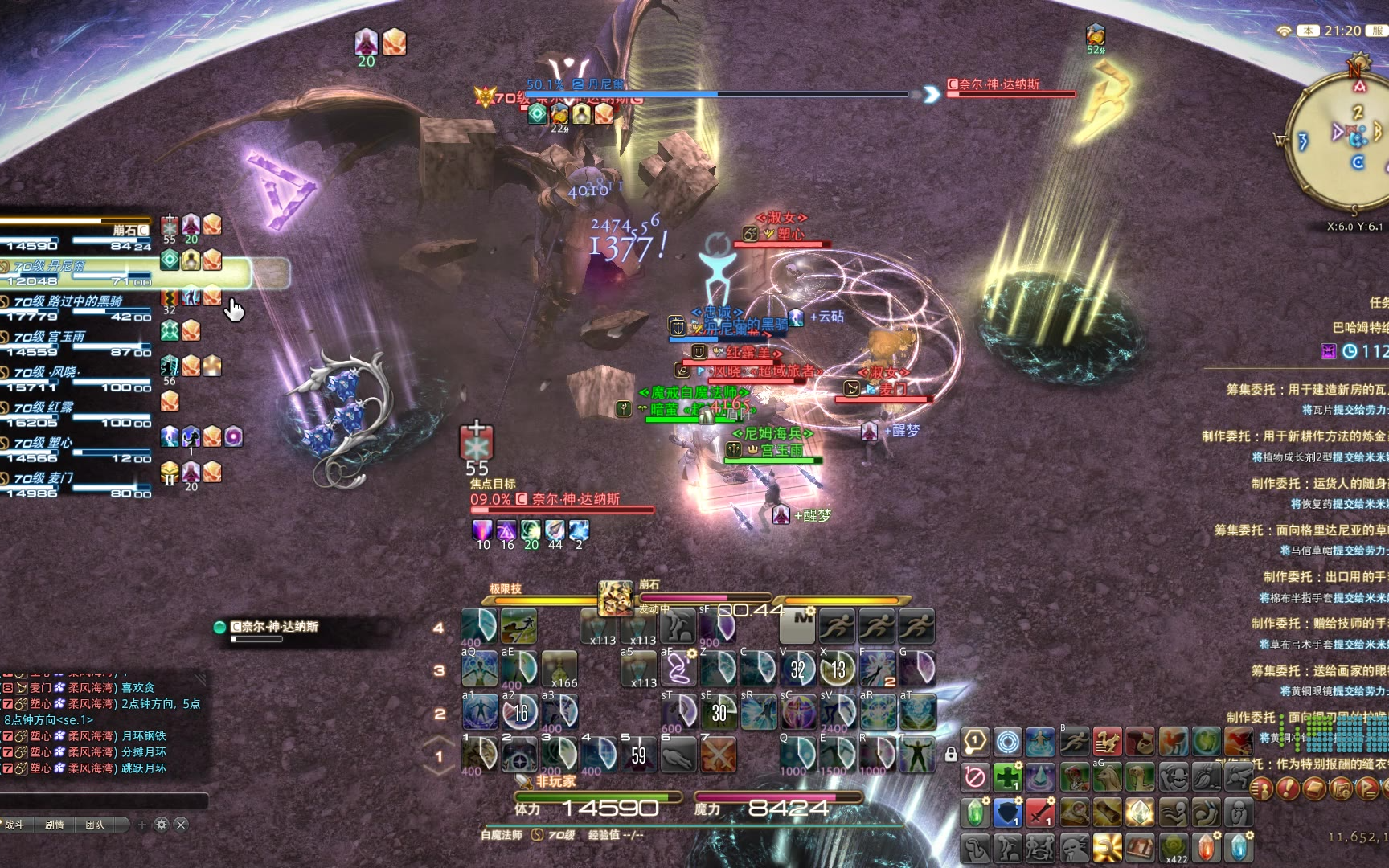Use the potion item with x166 count

[x=559, y=669]
